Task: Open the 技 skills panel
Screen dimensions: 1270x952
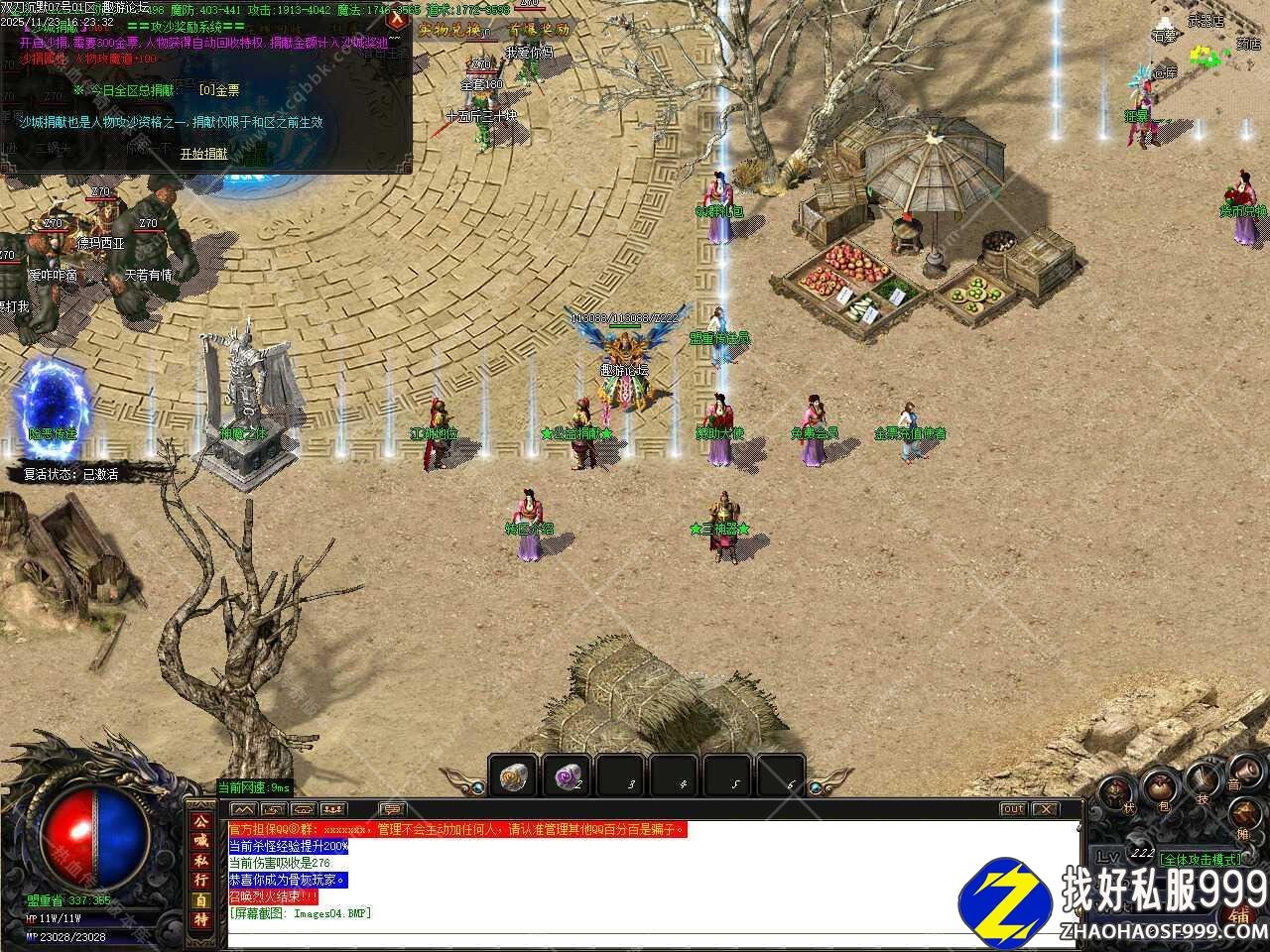Action: click(1203, 783)
